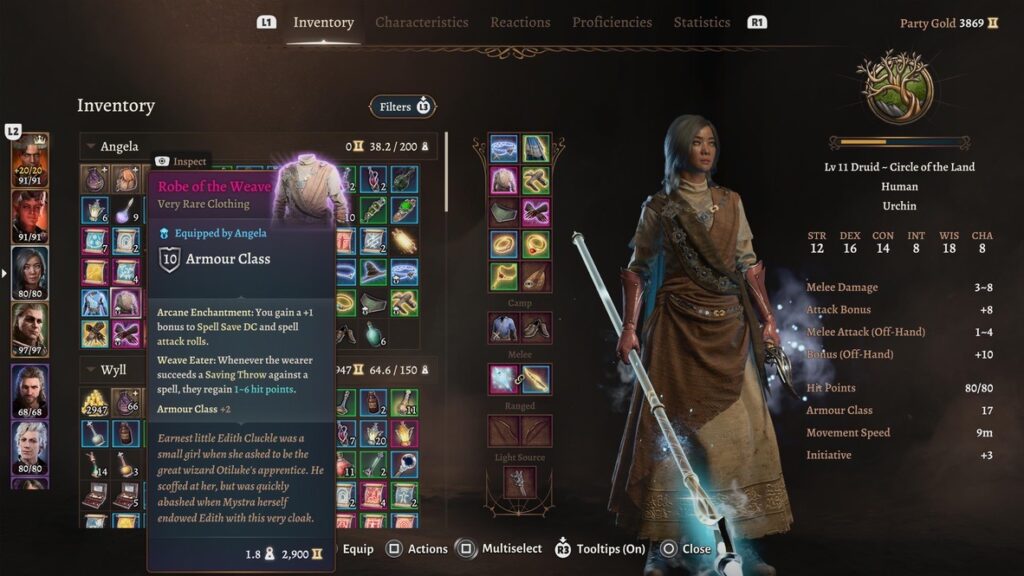Select the gold coin pile in Wyll's inventory
Screen dimensions: 1024x576
pyautogui.click(x=94, y=402)
